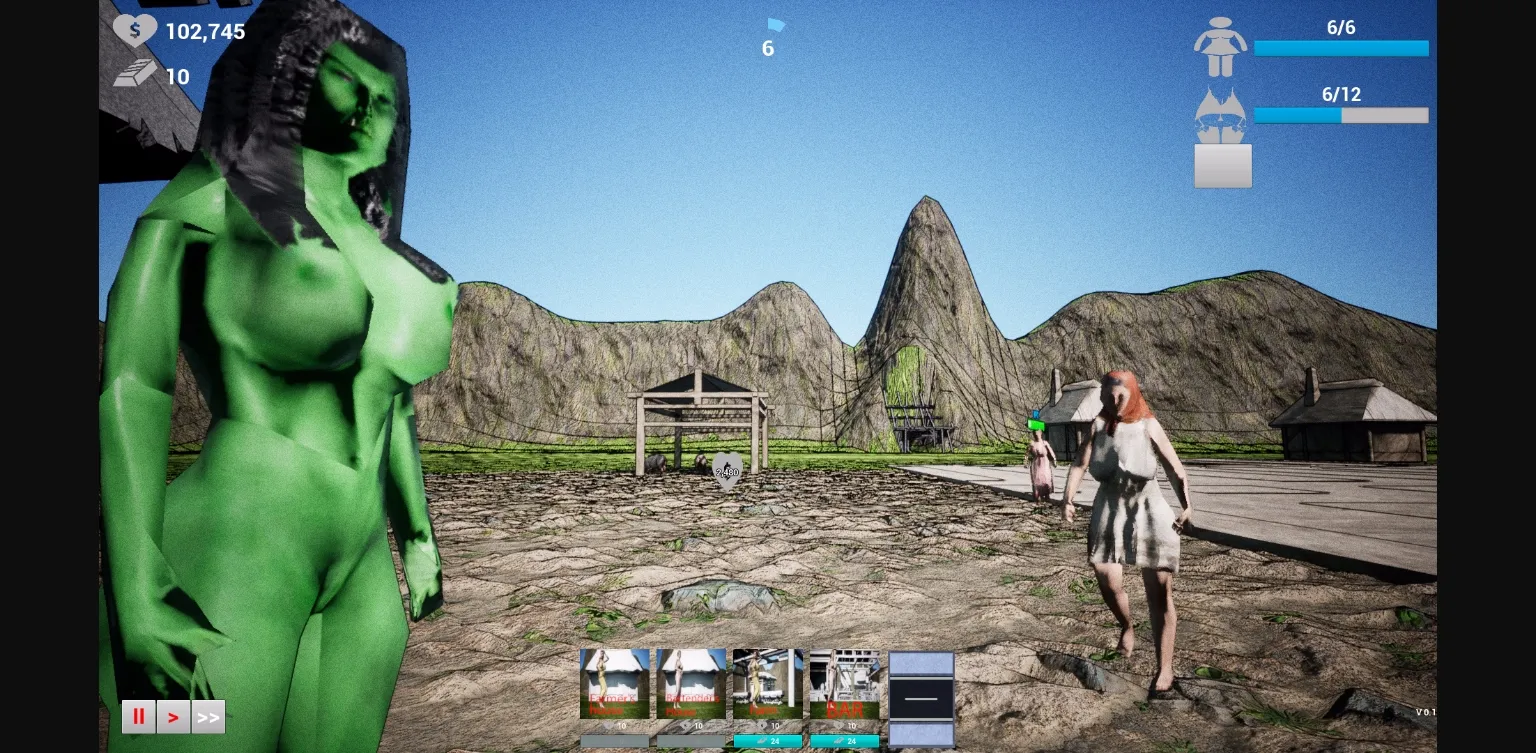The width and height of the screenshot is (1536, 753).
Task: Click the 6/12 blue progress bar
Action: pos(1341,115)
